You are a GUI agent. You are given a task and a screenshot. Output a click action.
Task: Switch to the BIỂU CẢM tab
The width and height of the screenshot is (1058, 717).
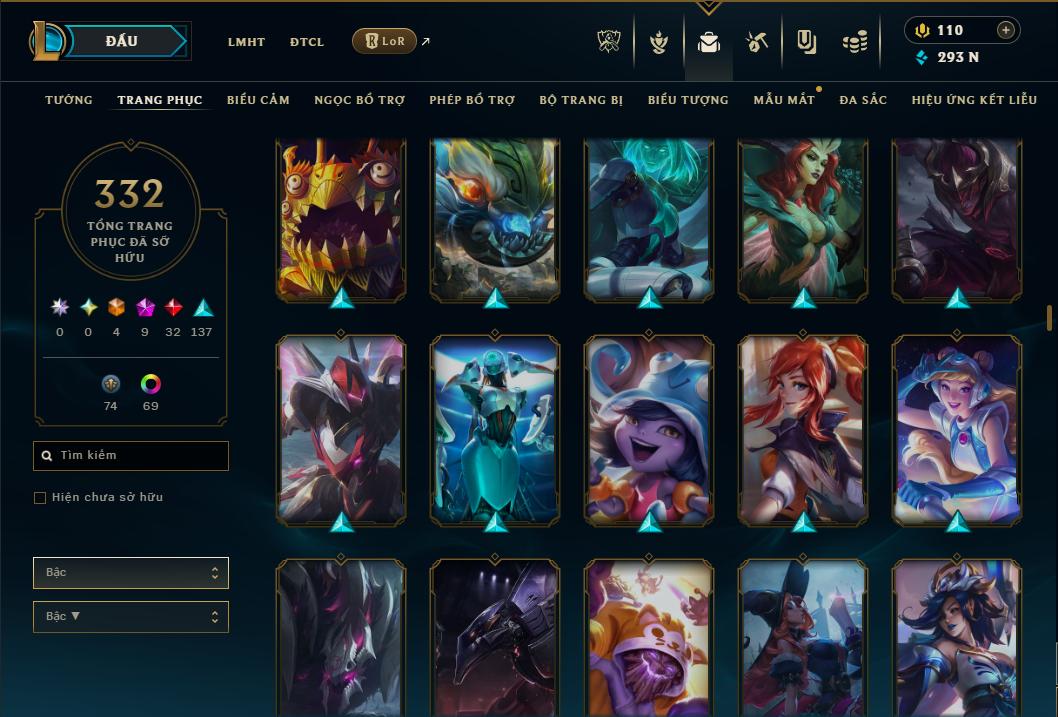(258, 100)
